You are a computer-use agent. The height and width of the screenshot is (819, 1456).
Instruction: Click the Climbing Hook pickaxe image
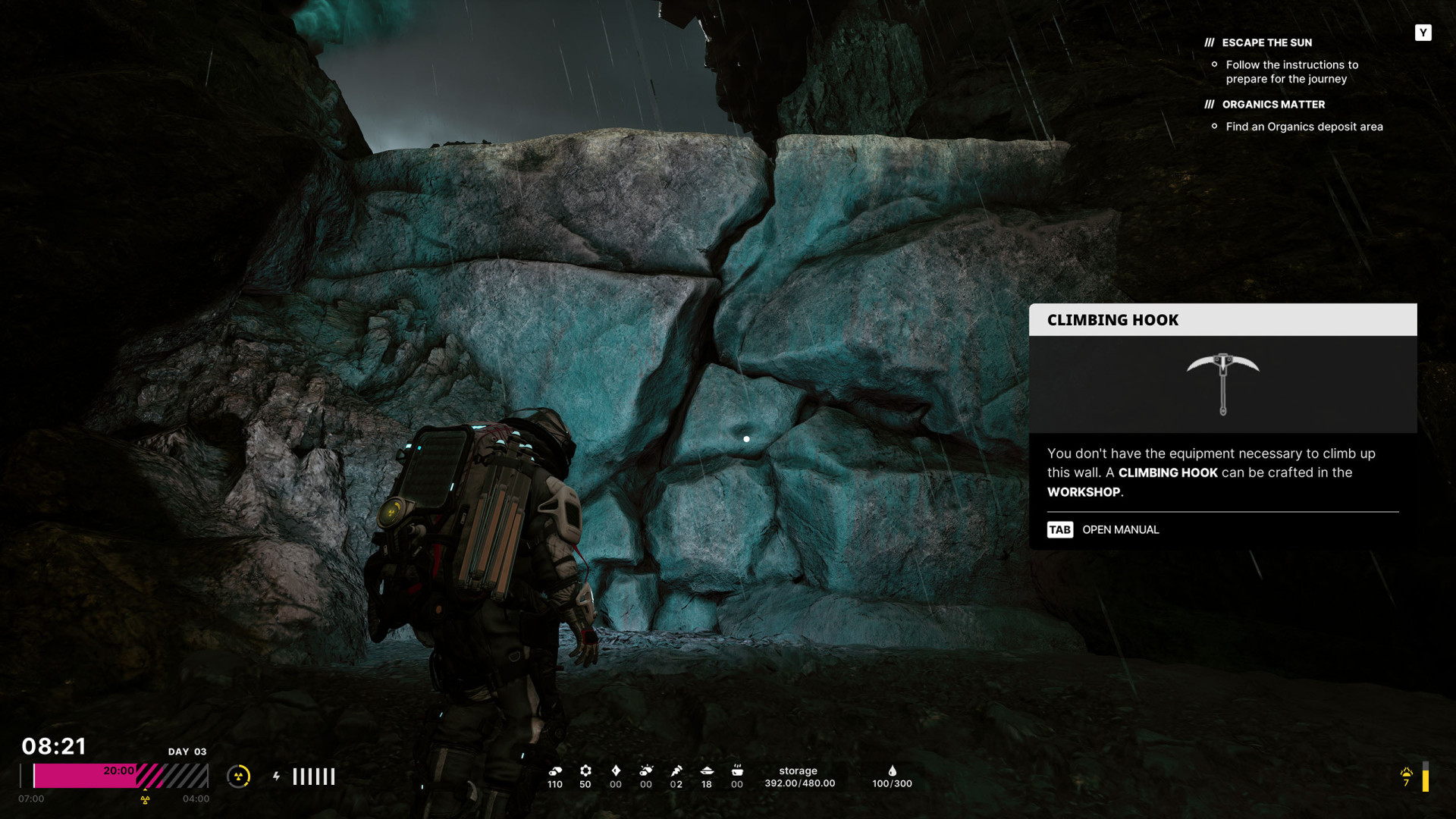pos(1222,384)
